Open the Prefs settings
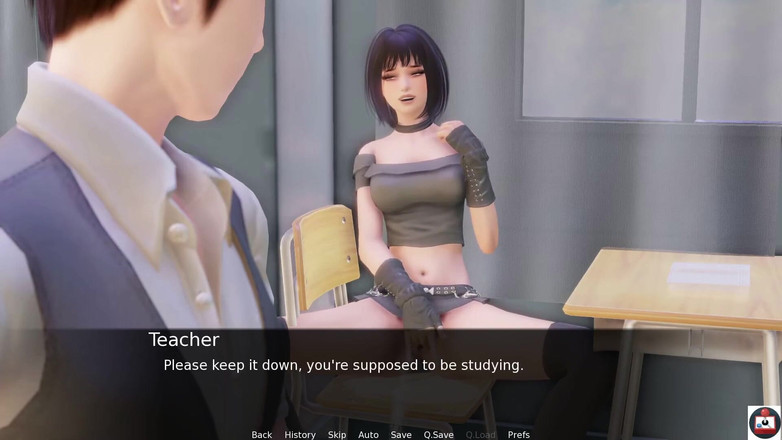782x440 pixels. tap(519, 434)
